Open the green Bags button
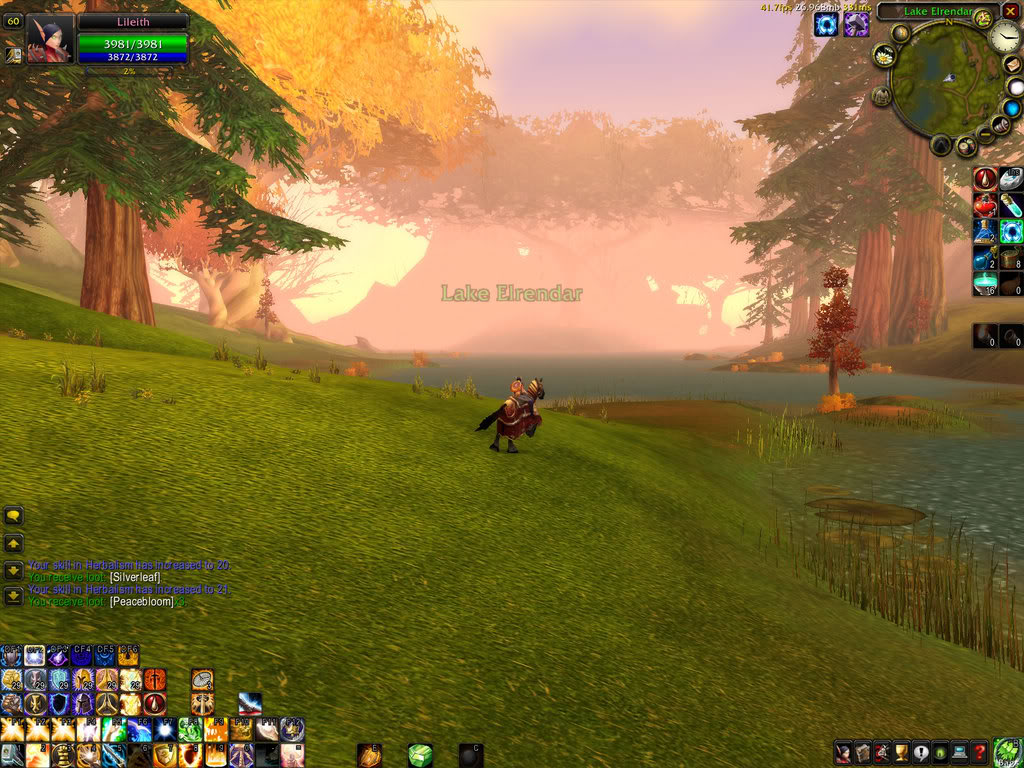Screen dimensions: 1024x768 click(x=1008, y=752)
